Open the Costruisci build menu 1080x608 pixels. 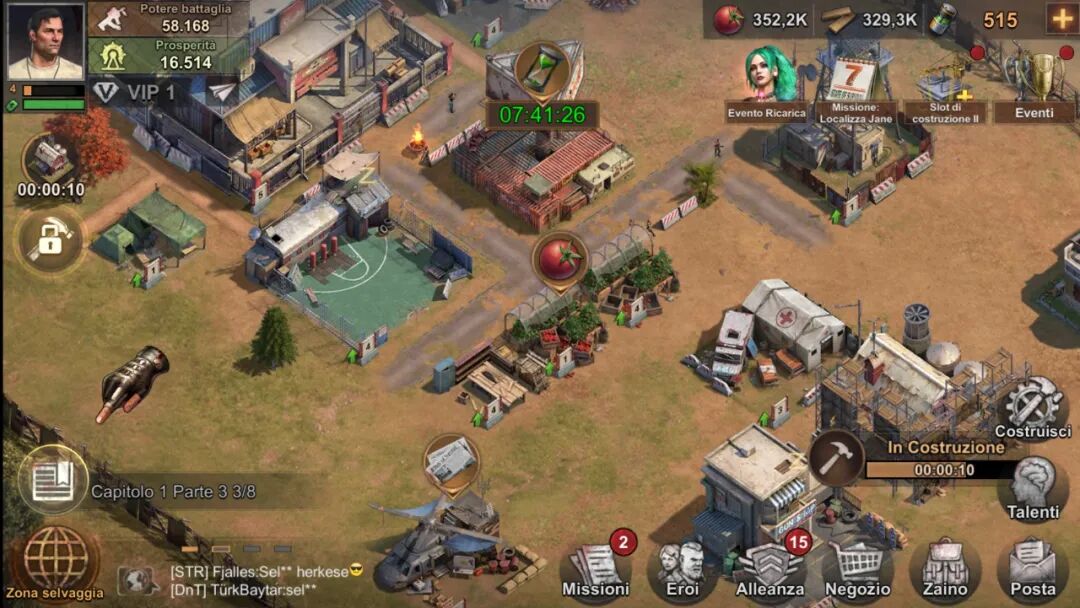tap(1036, 408)
